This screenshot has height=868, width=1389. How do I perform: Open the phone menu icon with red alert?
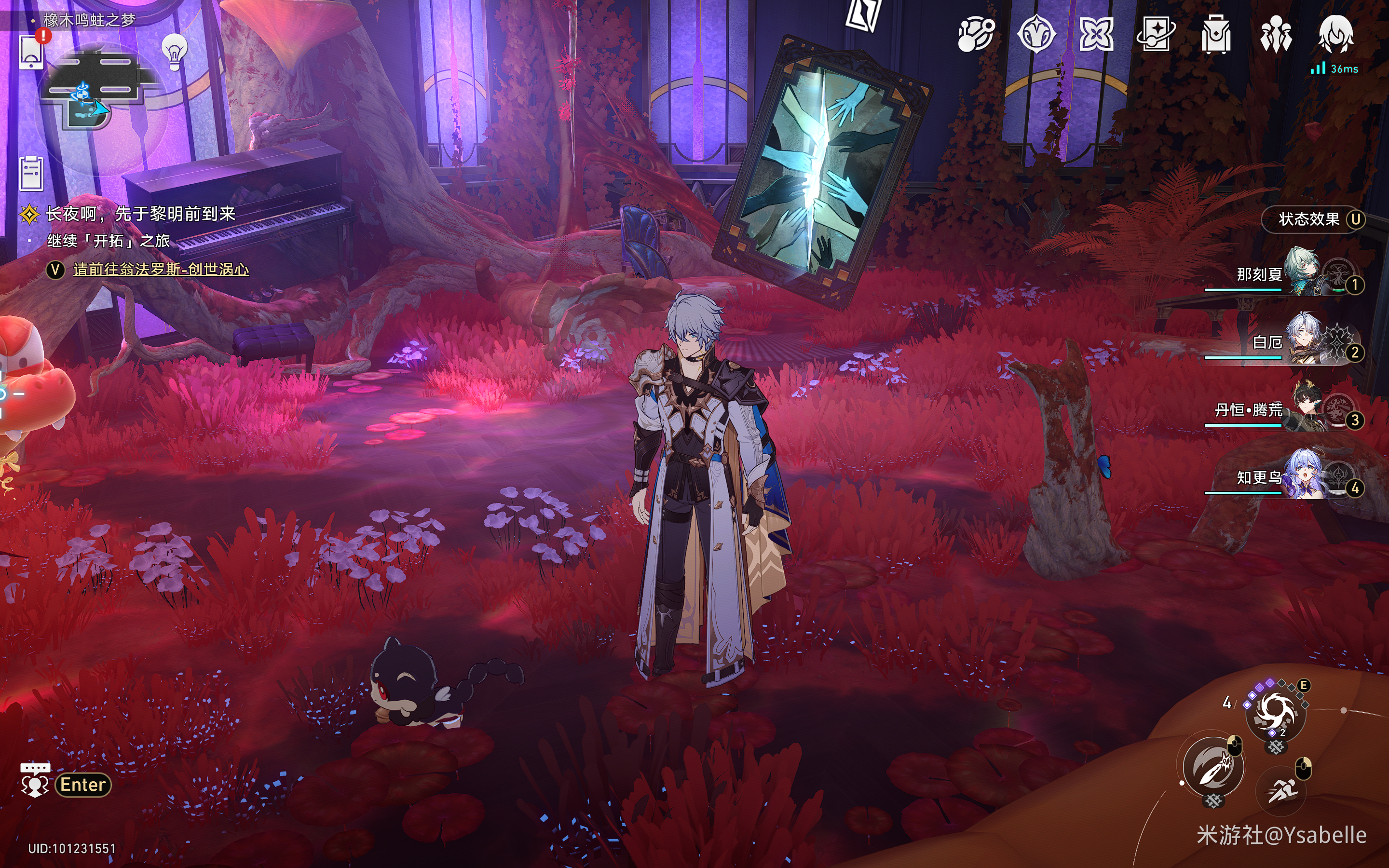[x=32, y=51]
